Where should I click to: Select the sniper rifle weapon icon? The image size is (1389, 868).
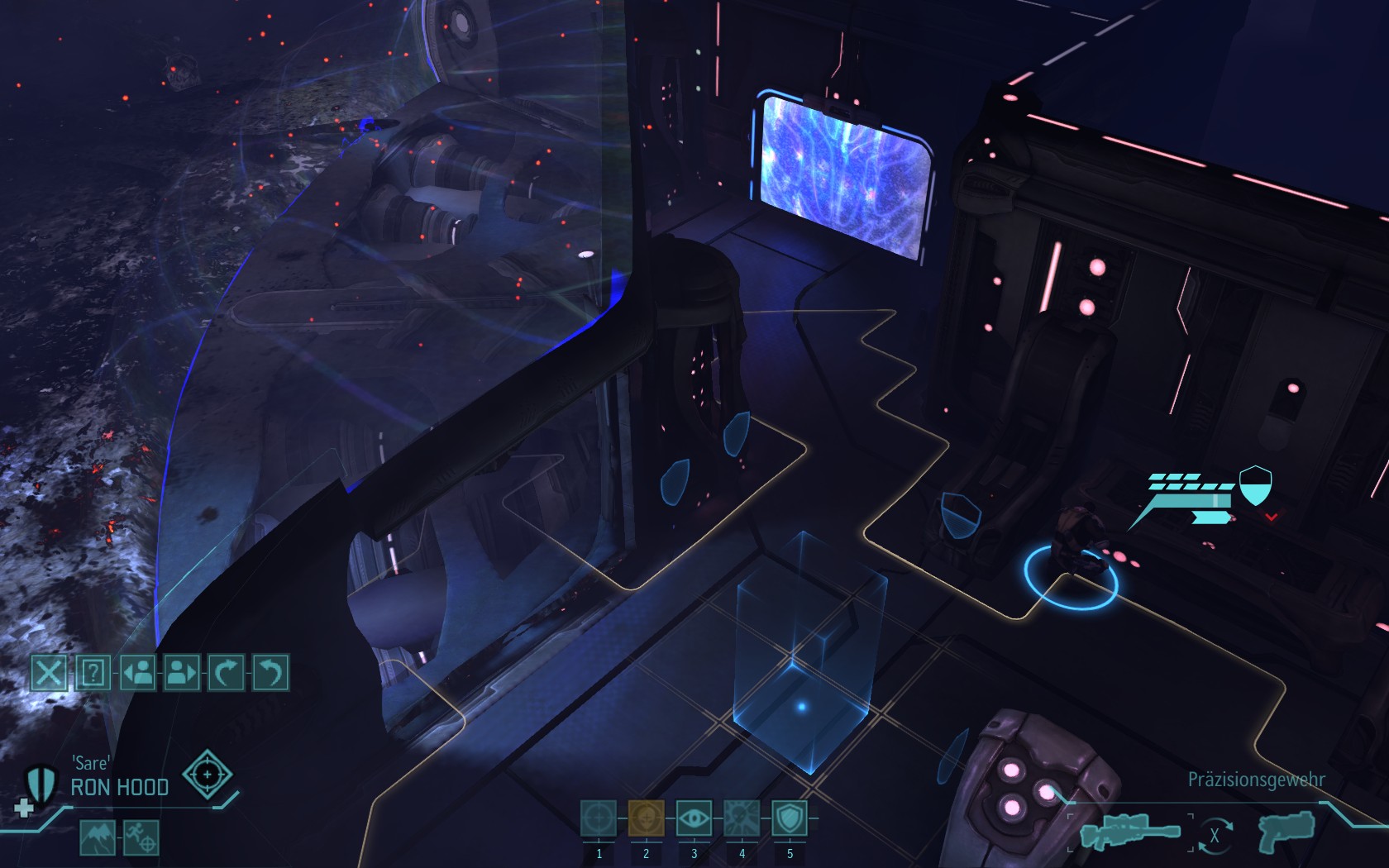1129,833
